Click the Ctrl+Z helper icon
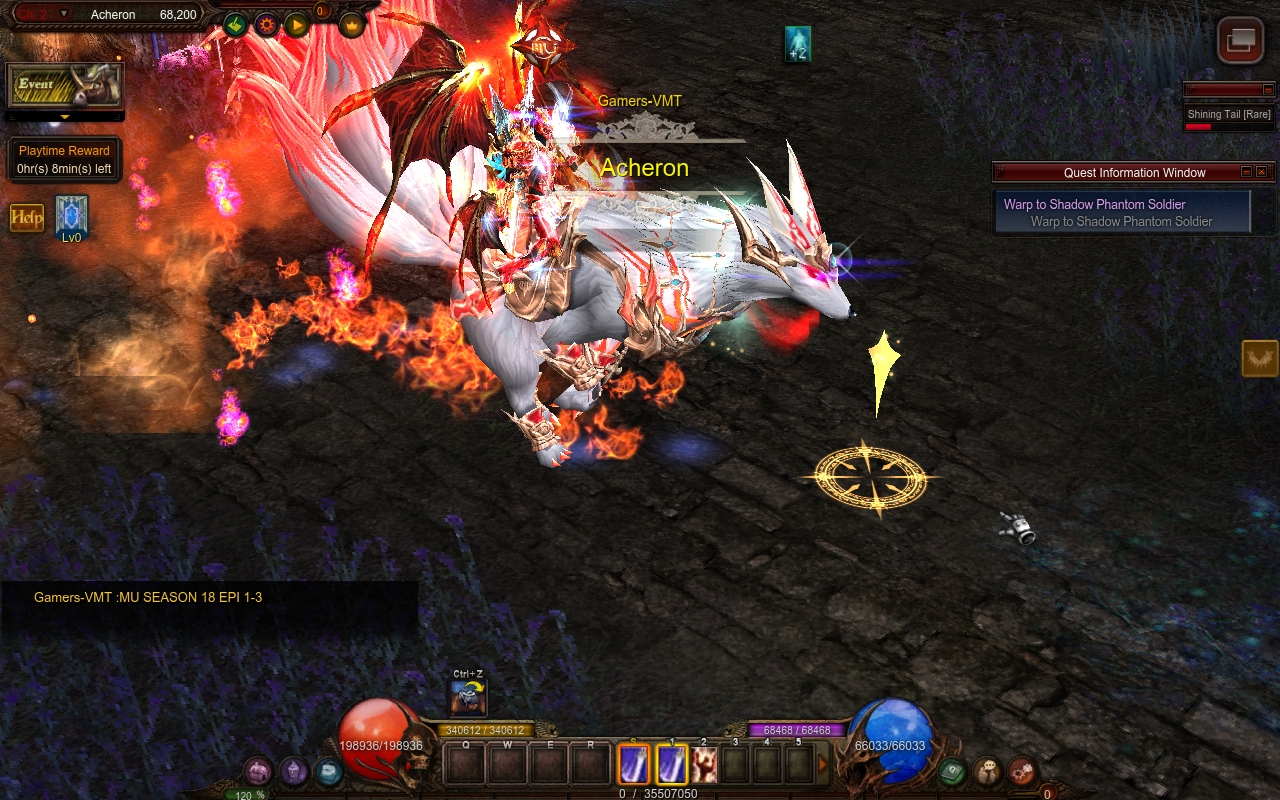This screenshot has height=800, width=1280. click(x=468, y=698)
